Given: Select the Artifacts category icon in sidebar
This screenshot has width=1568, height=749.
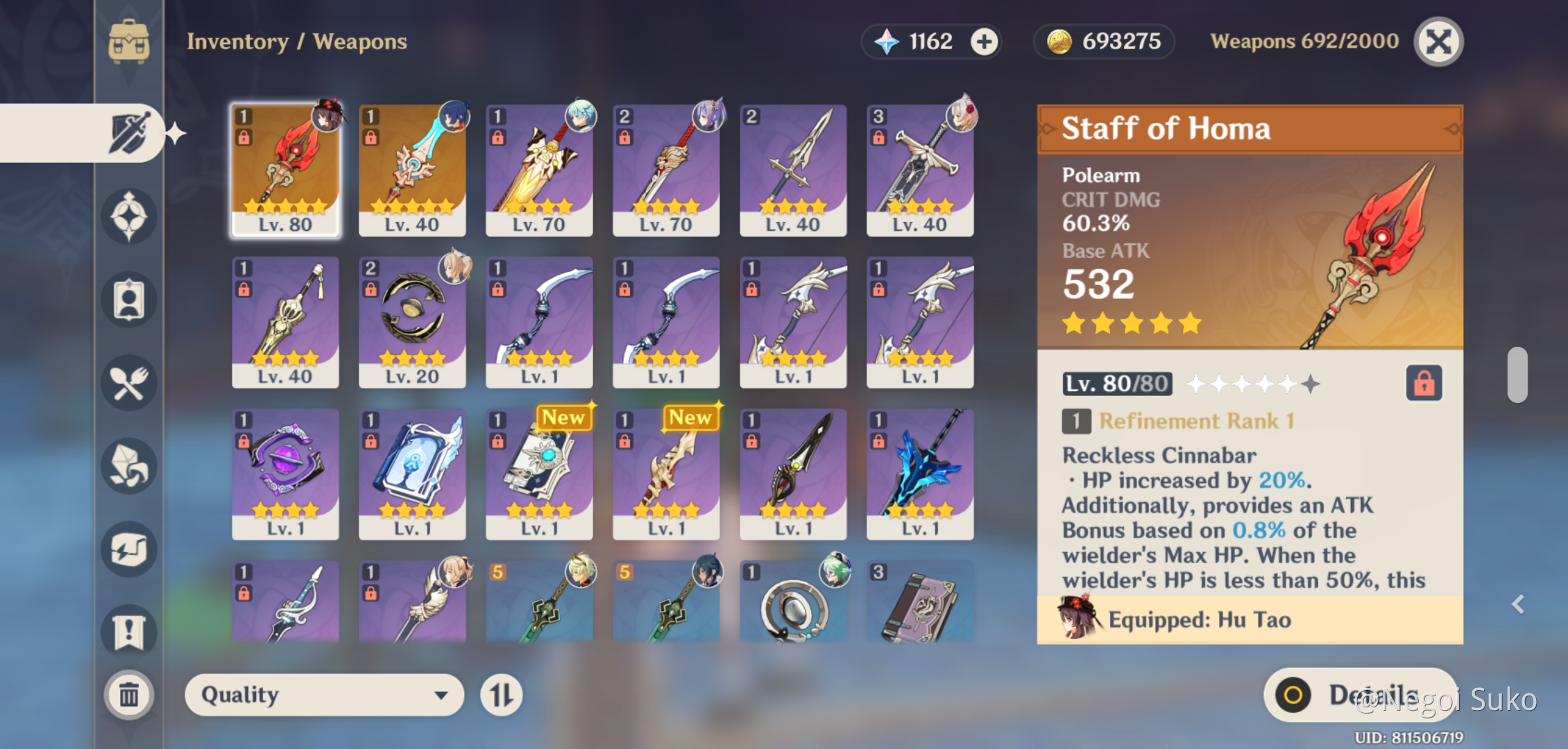Looking at the screenshot, I should (128, 216).
